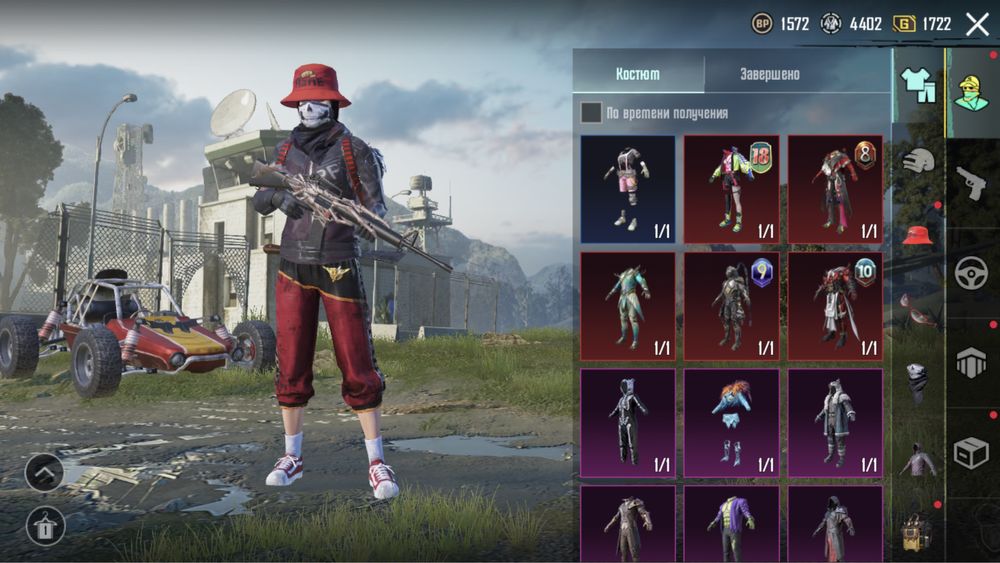Choose the blue outfit with orange feathers
The width and height of the screenshot is (1000, 563).
click(731, 422)
